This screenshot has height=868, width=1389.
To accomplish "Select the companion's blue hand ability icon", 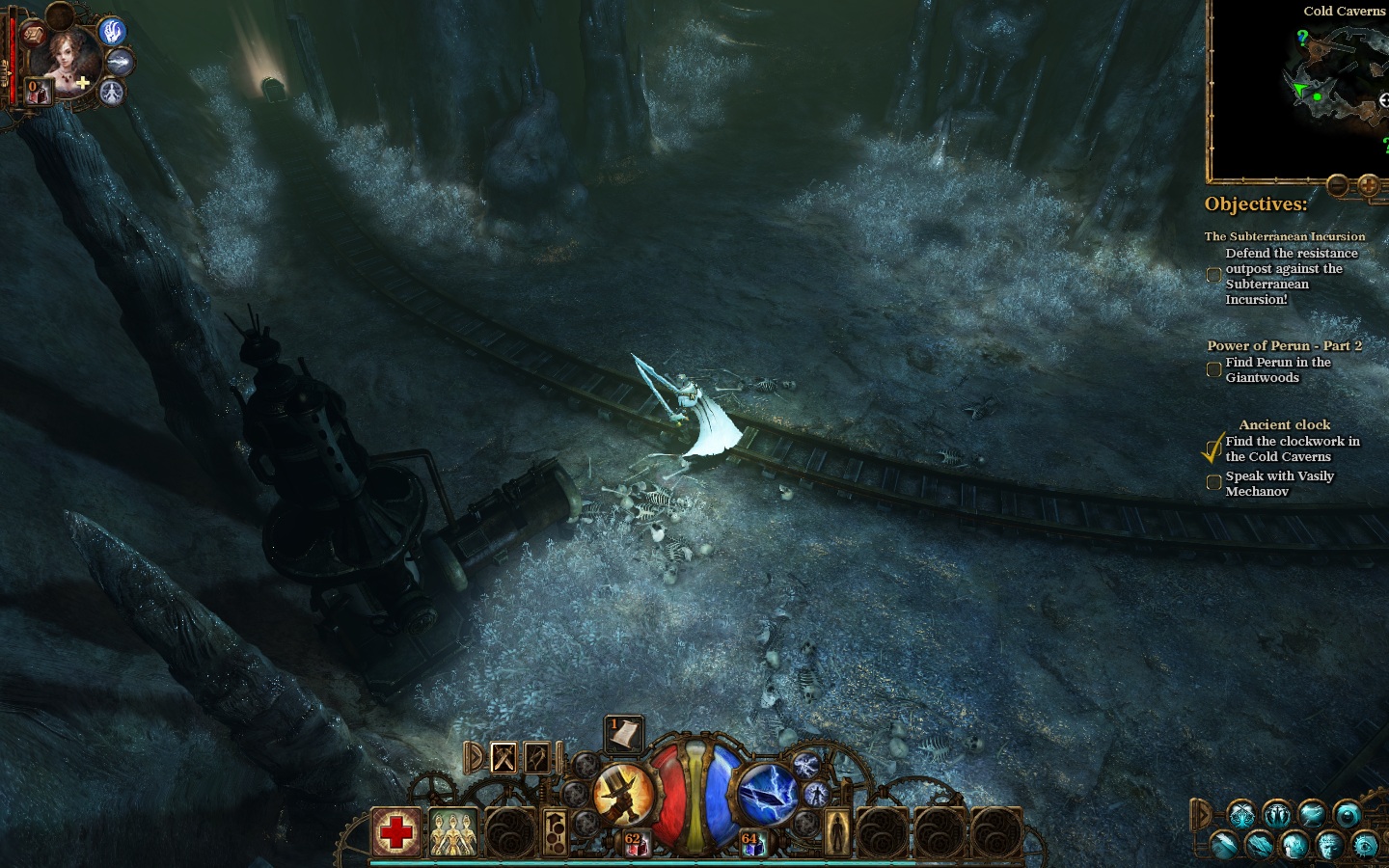I will (113, 32).
